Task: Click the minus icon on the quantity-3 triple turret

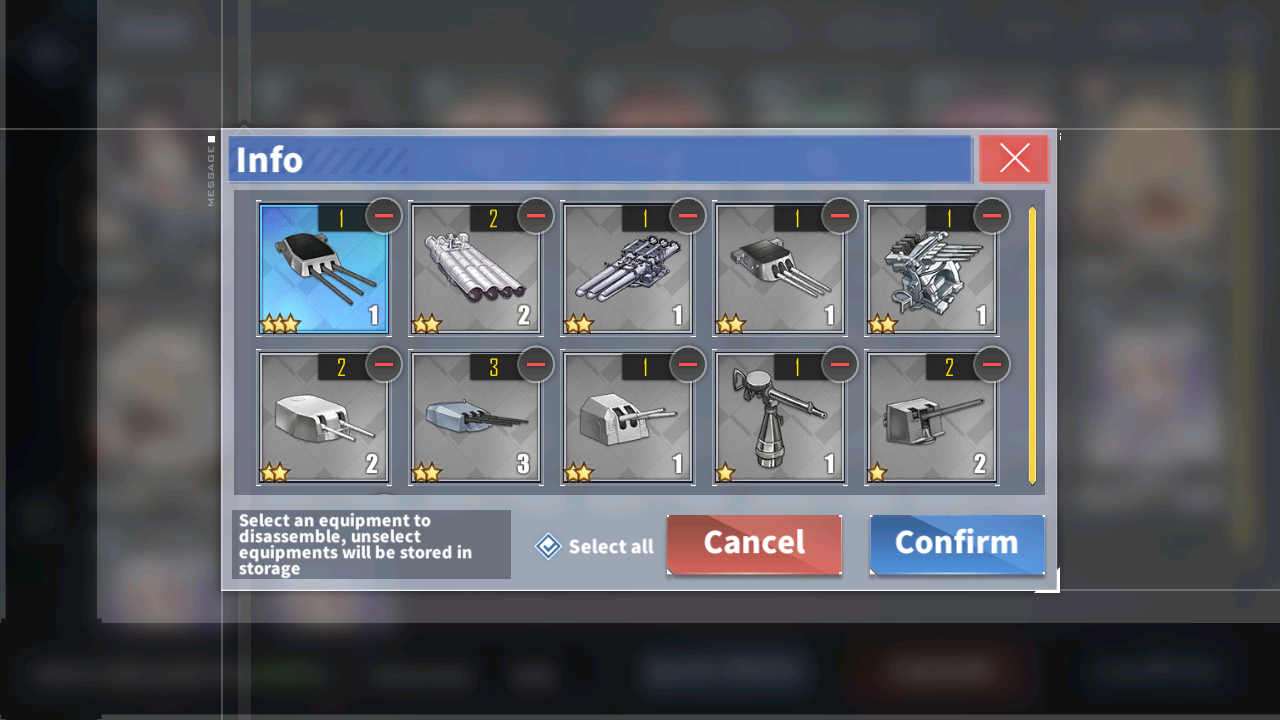Action: click(x=535, y=365)
